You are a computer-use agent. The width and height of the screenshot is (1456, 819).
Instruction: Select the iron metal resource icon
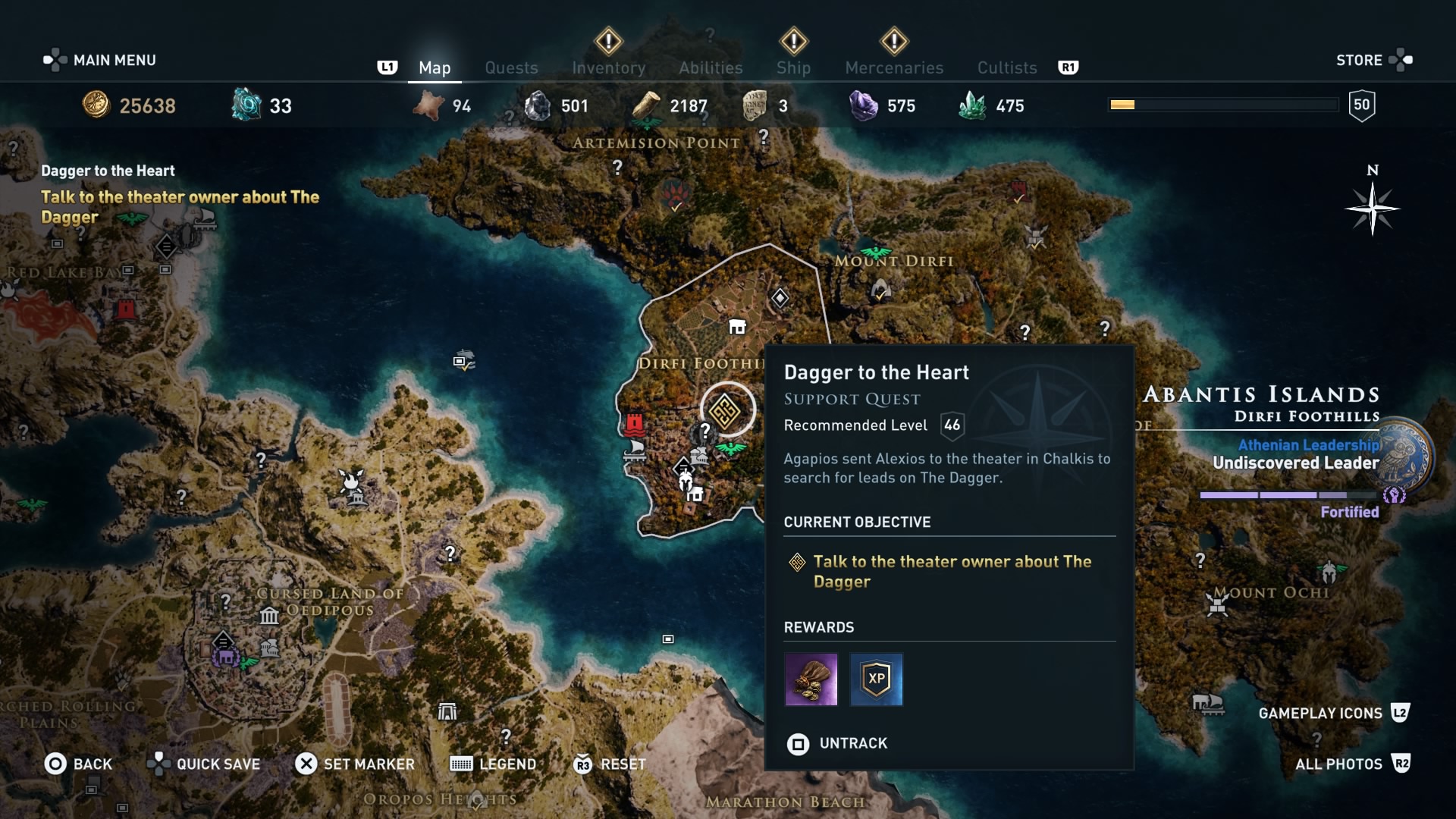click(x=538, y=105)
